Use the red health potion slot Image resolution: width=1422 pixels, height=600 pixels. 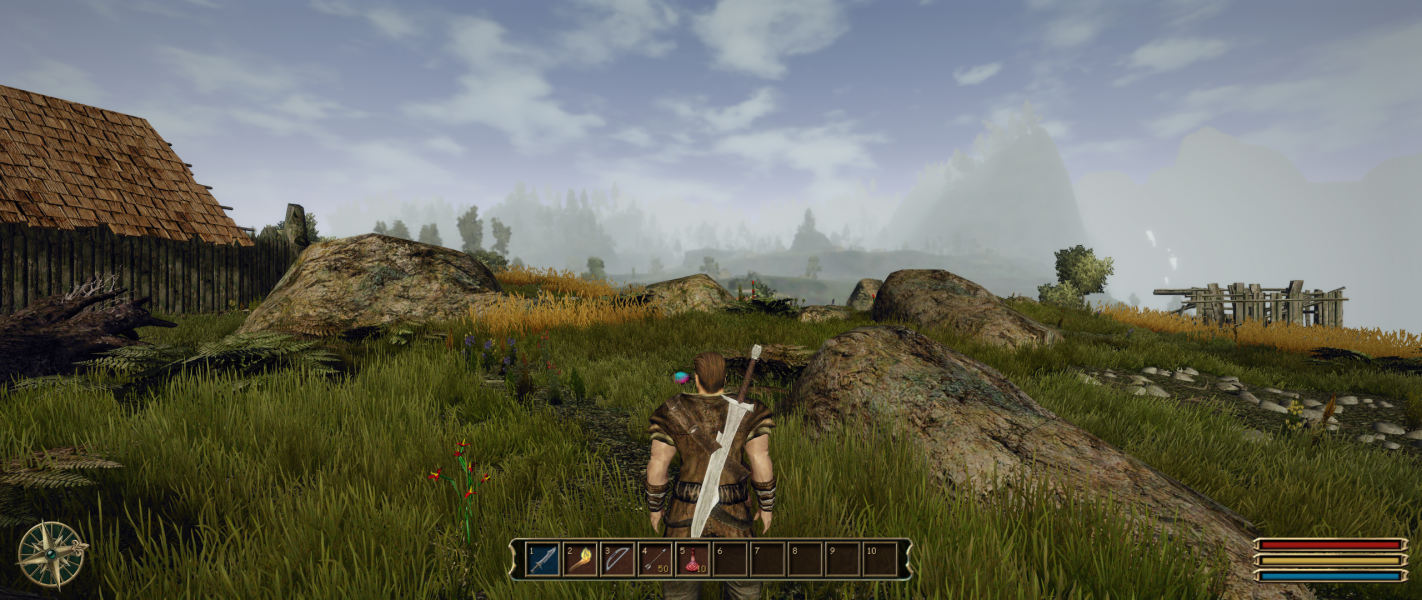point(692,559)
